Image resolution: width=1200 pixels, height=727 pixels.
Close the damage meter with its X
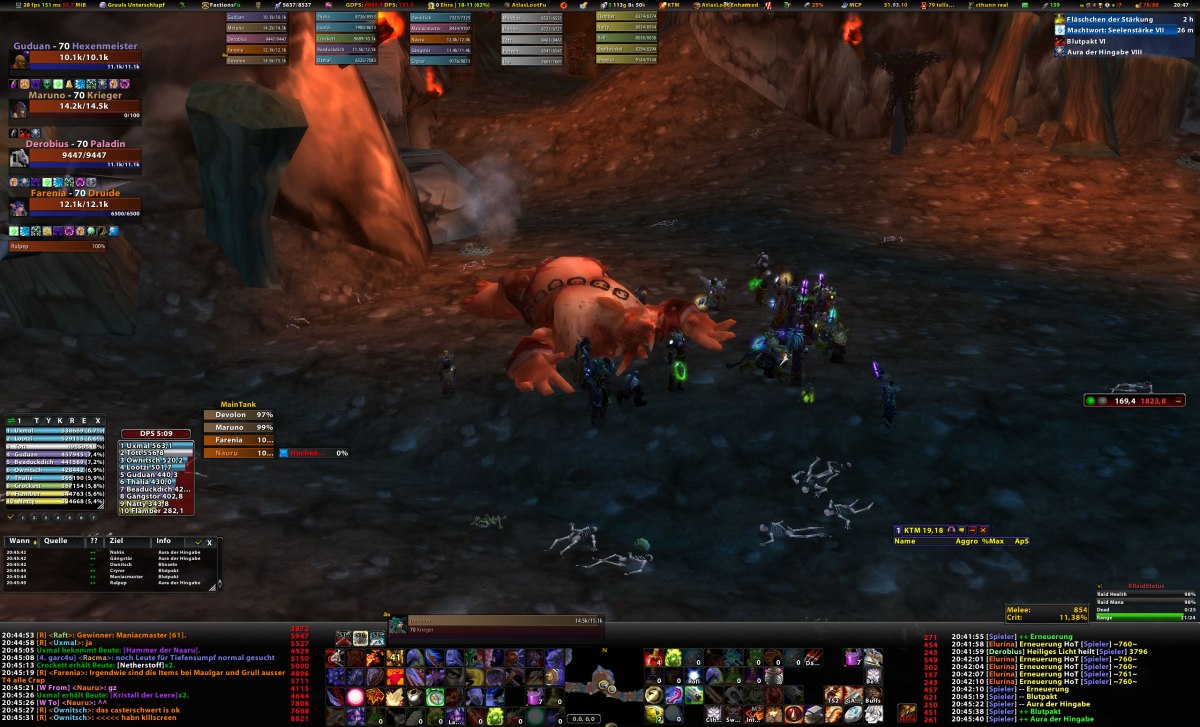97,421
